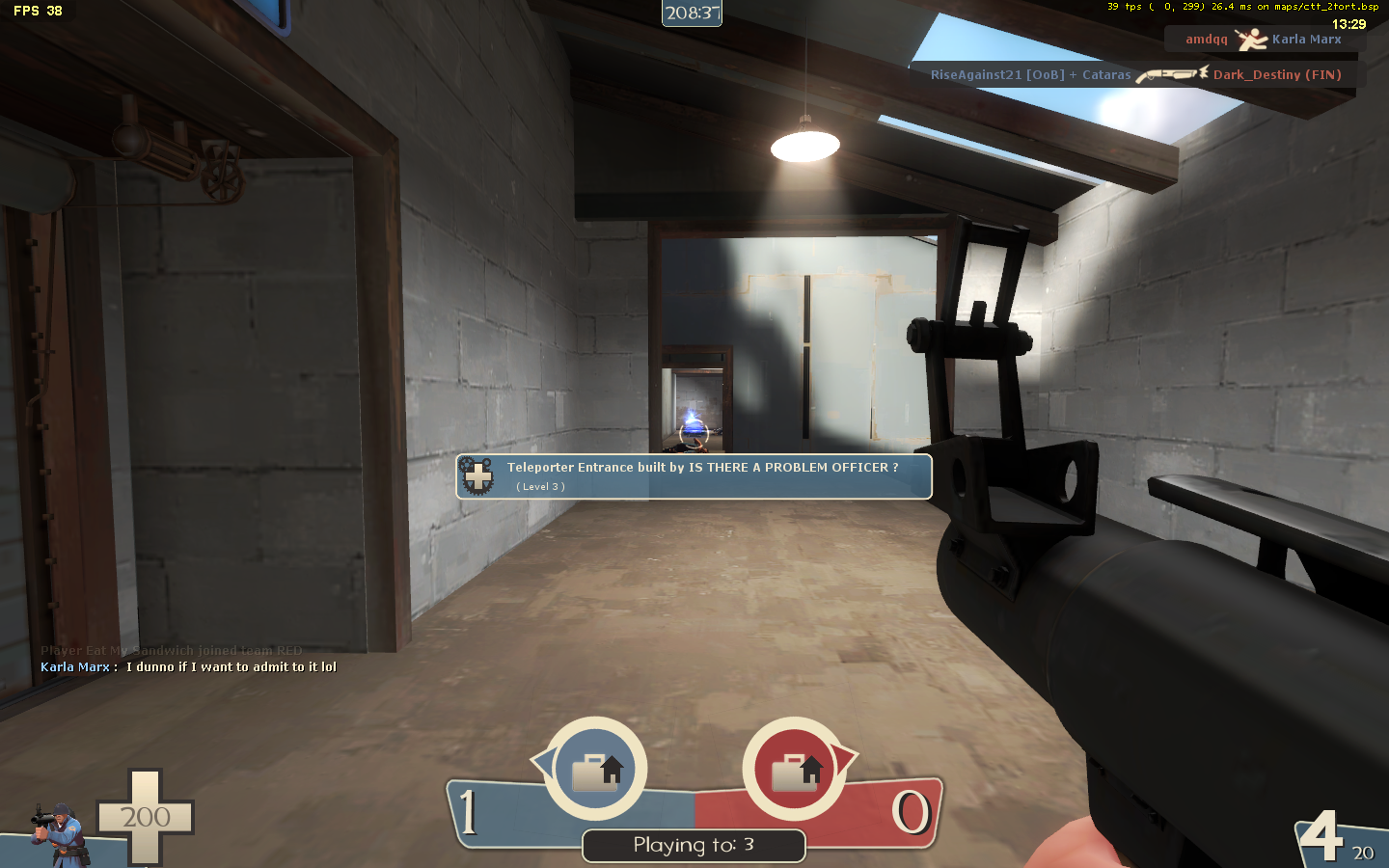The width and height of the screenshot is (1389, 868).
Task: Select the Dark_Destiny (FIN) kill feed entry
Action: coord(1134,75)
